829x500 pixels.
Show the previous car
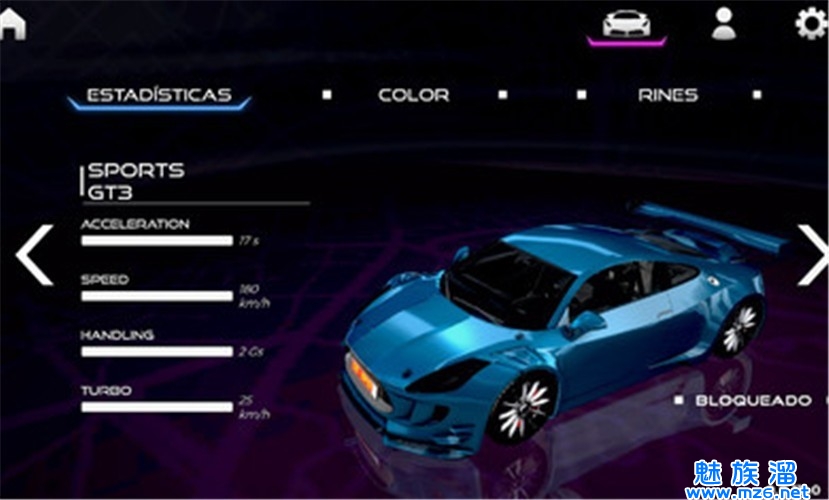pyautogui.click(x=34, y=254)
